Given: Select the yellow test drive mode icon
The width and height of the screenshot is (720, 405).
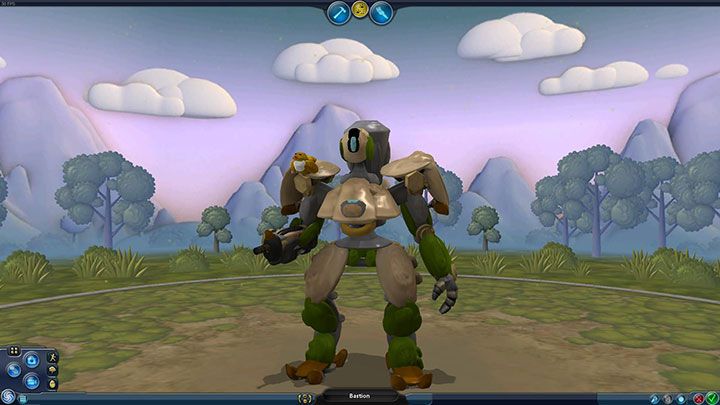Looking at the screenshot, I should pyautogui.click(x=360, y=10).
